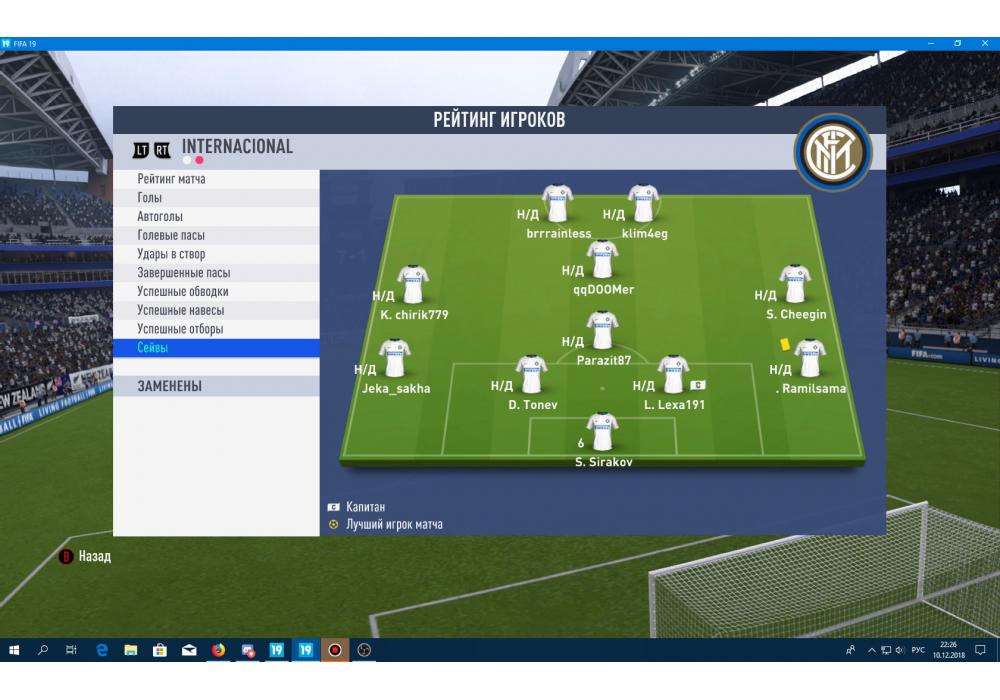This screenshot has height=700, width=1000.
Task: Select Успешные навесы entry
Action: tap(216, 310)
